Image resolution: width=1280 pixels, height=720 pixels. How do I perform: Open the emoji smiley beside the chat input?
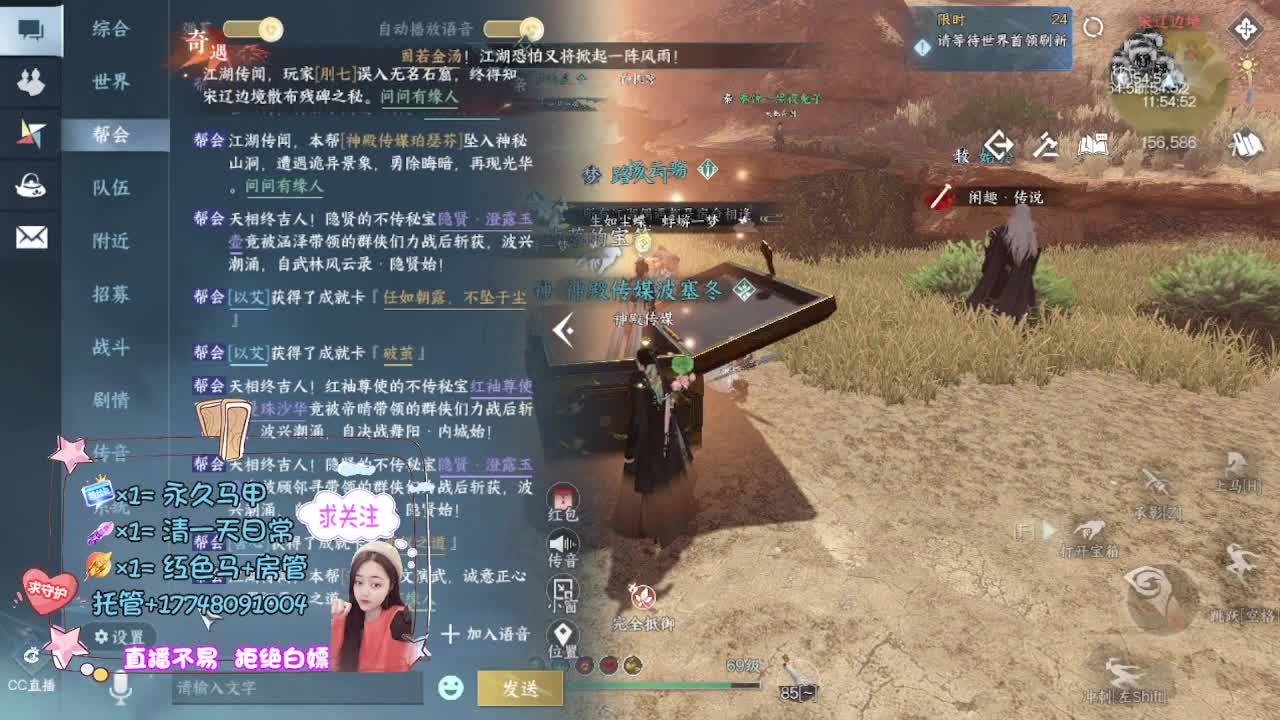452,689
